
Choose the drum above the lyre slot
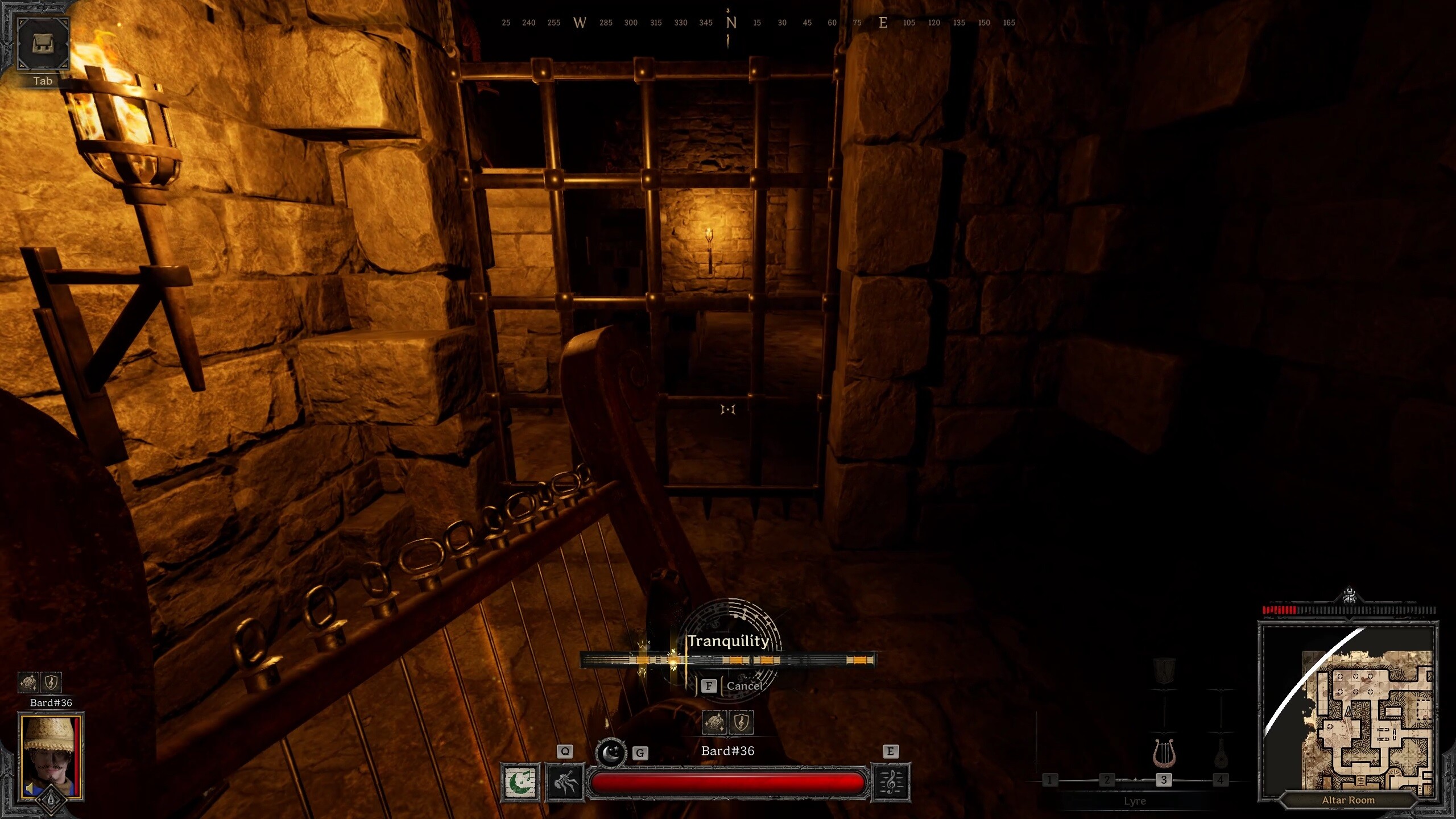pyautogui.click(x=1164, y=671)
